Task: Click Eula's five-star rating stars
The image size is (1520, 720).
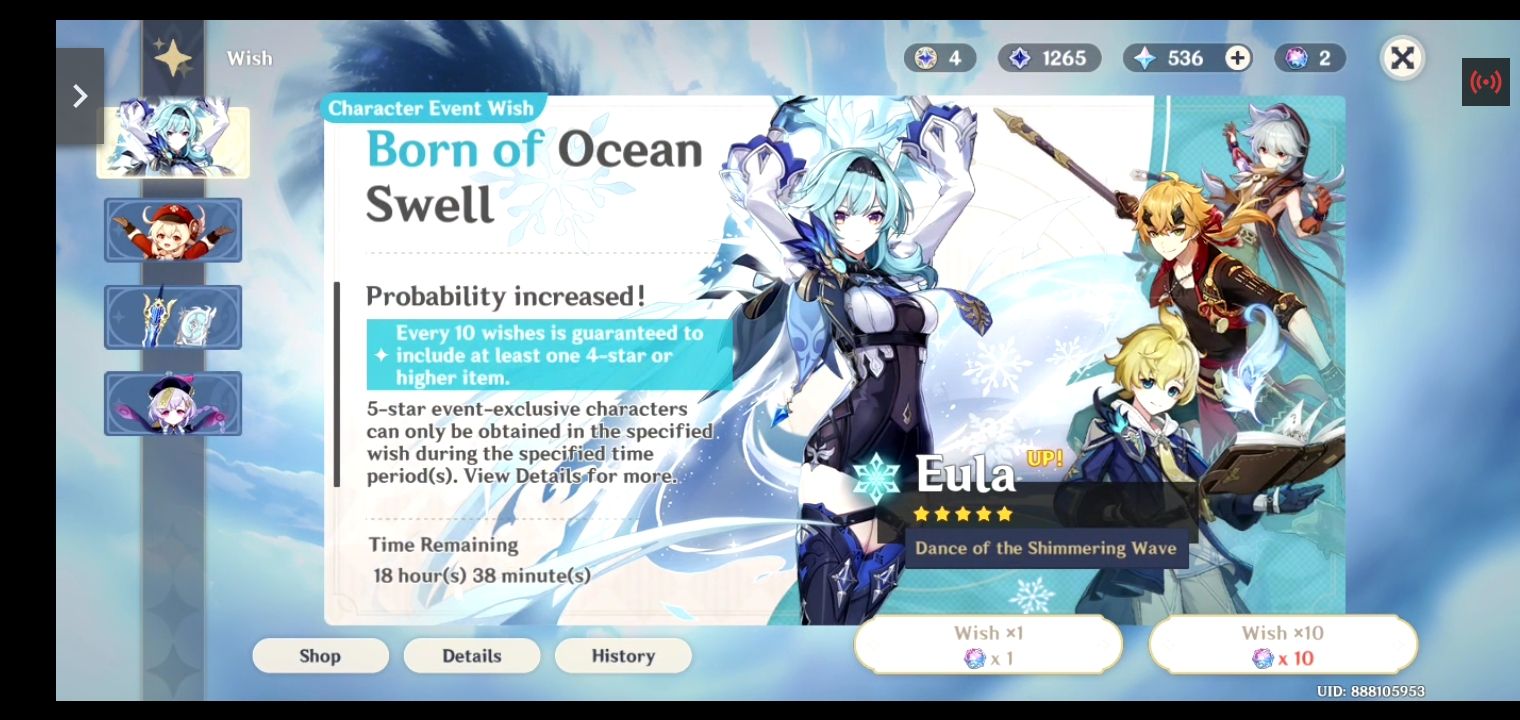Action: [x=962, y=514]
